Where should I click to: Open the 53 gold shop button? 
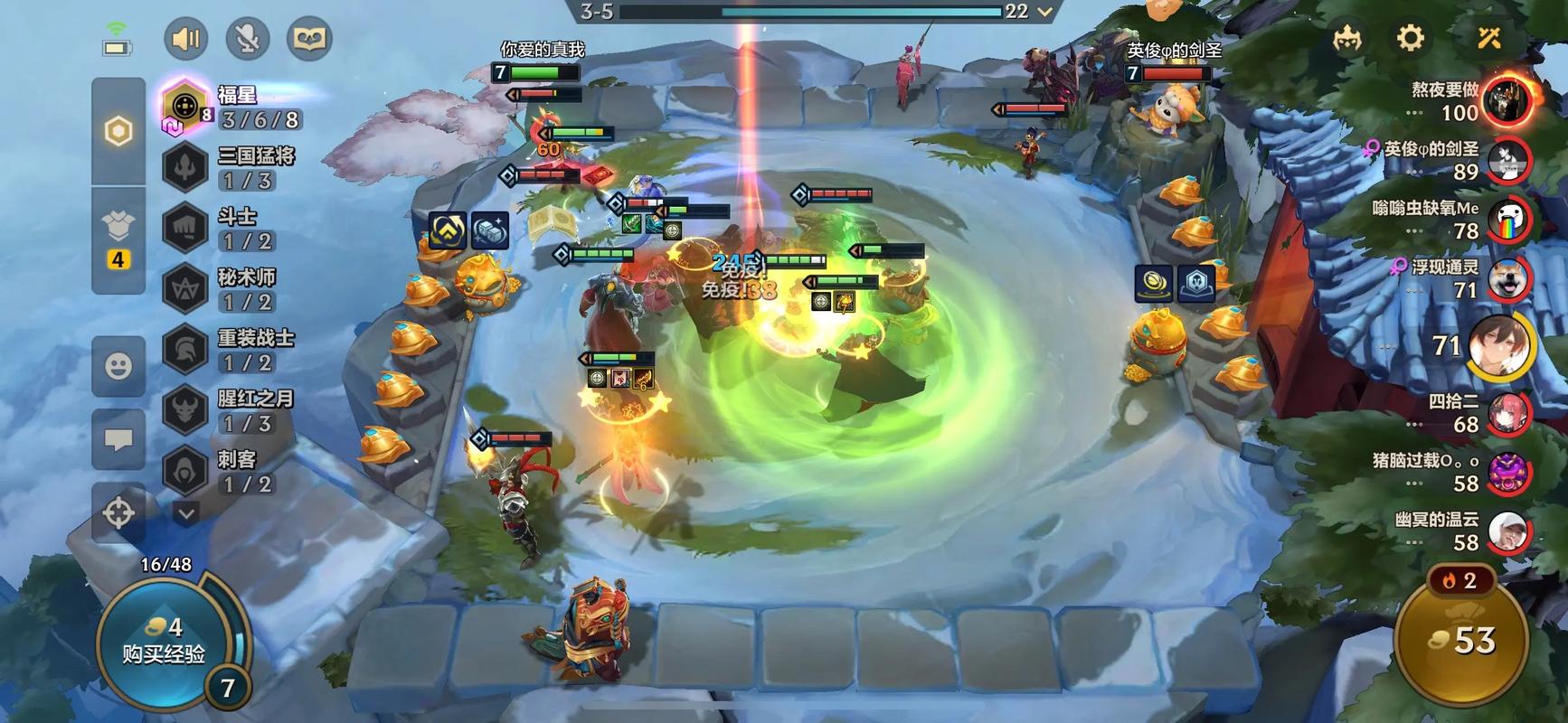click(1461, 641)
